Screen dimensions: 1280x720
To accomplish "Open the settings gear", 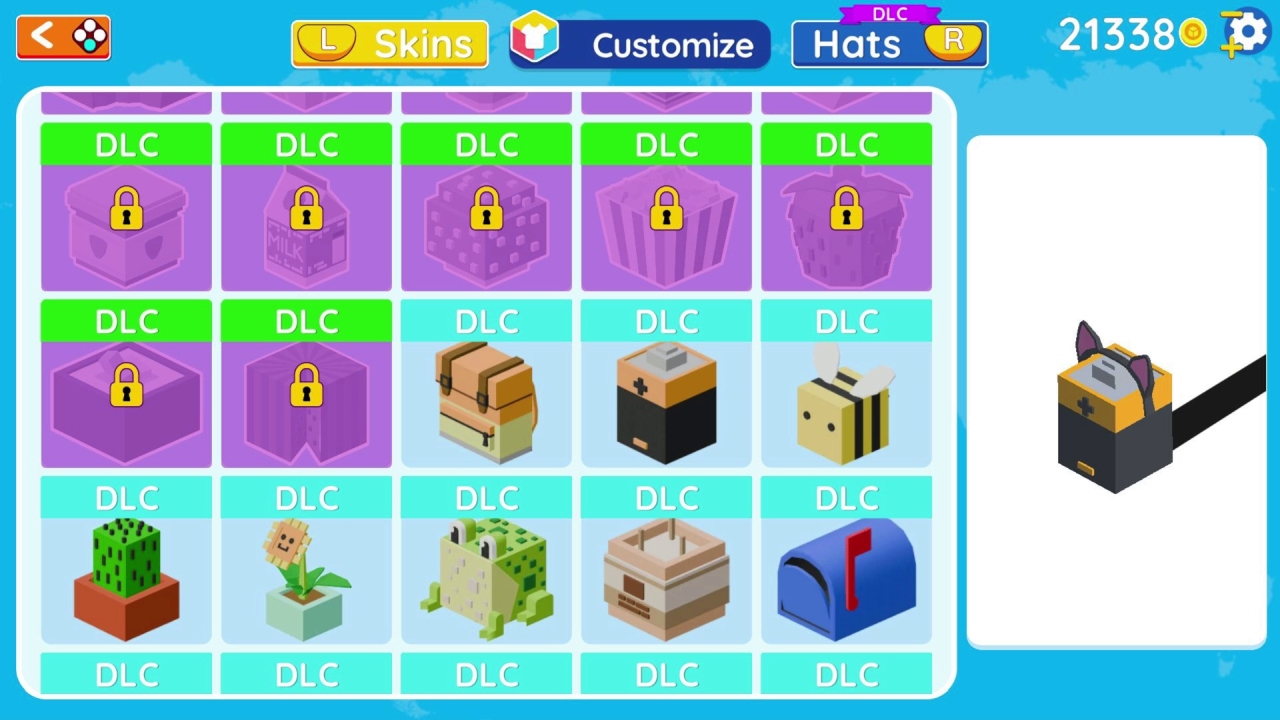I will pyautogui.click(x=1243, y=33).
